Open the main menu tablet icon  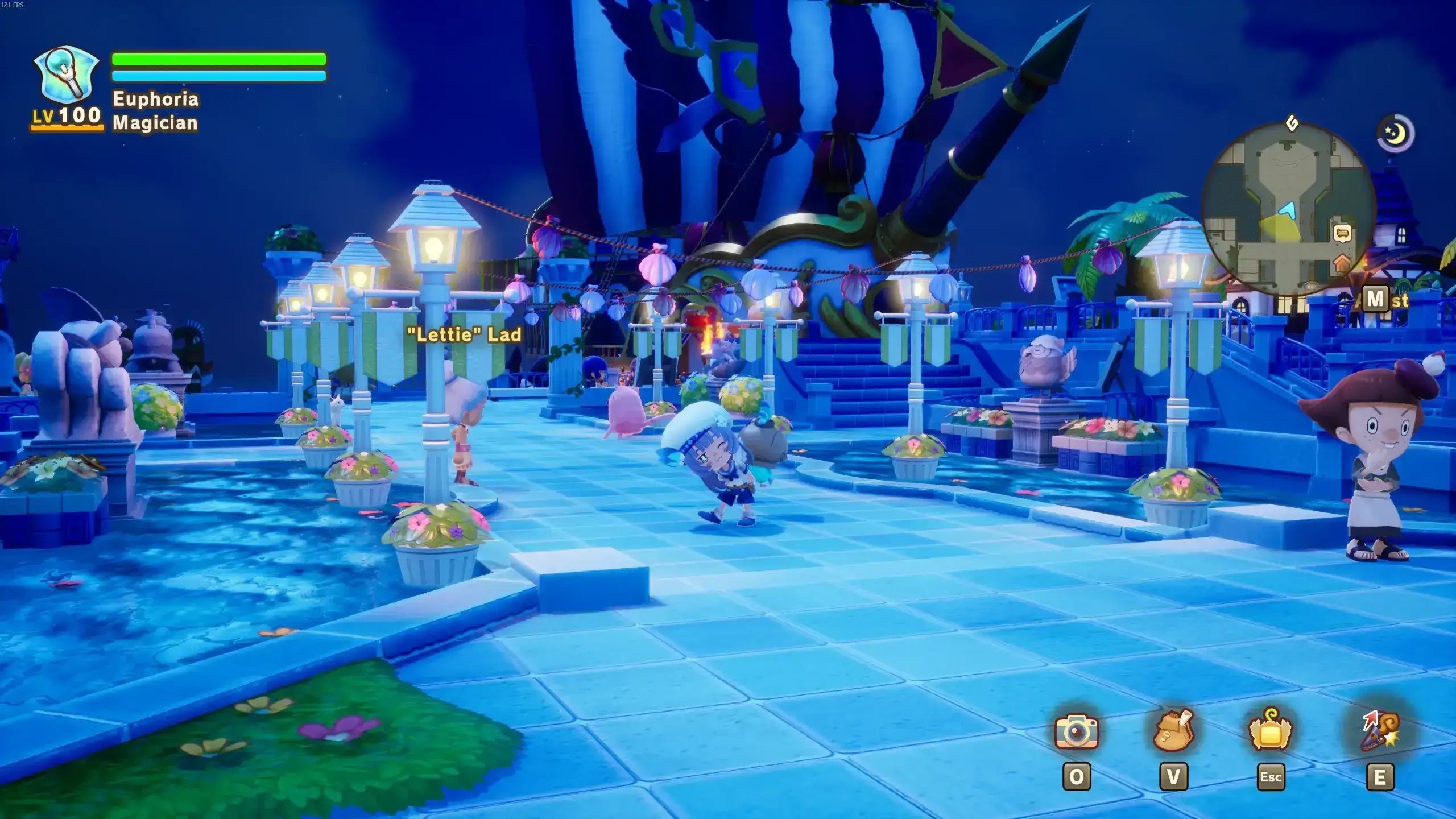point(1271,731)
